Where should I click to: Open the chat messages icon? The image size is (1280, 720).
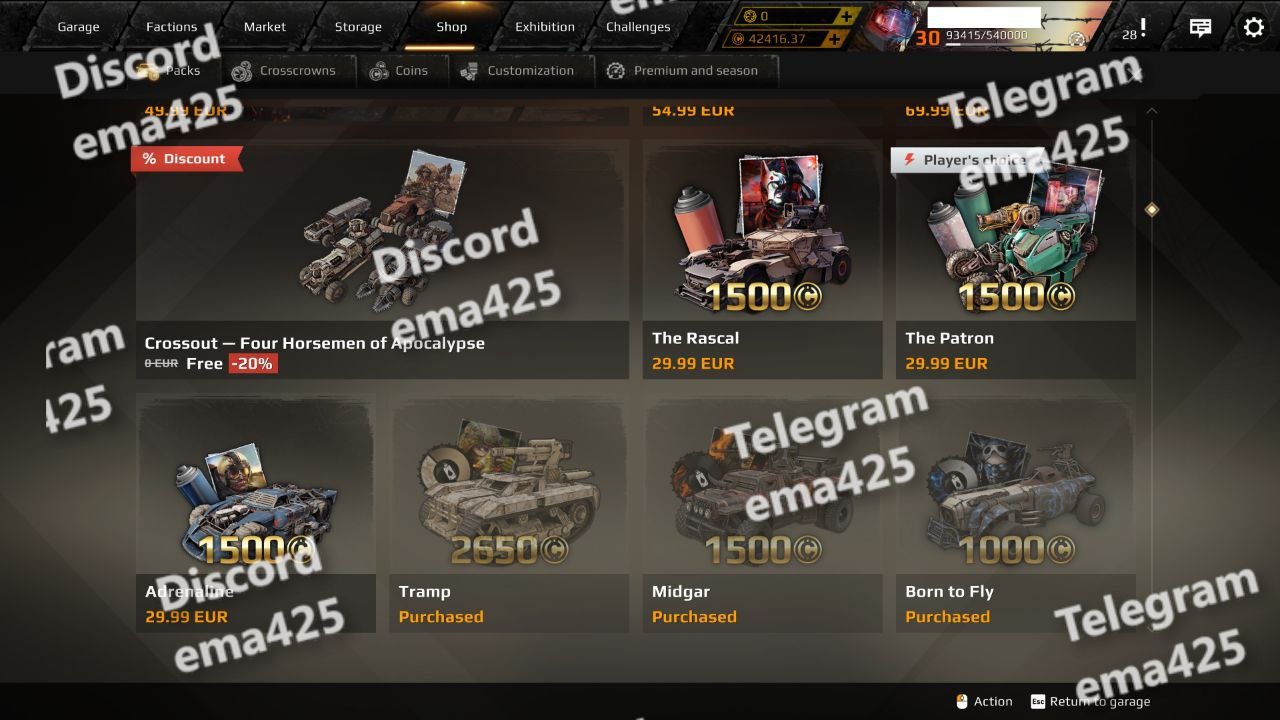tap(1200, 28)
